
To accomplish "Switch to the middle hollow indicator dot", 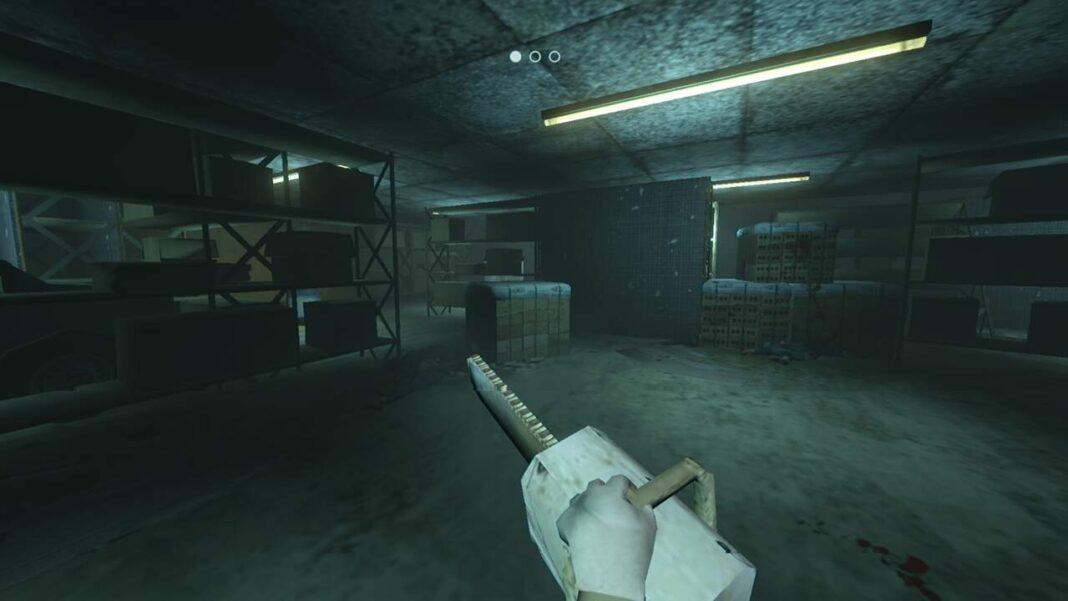I will click(535, 57).
